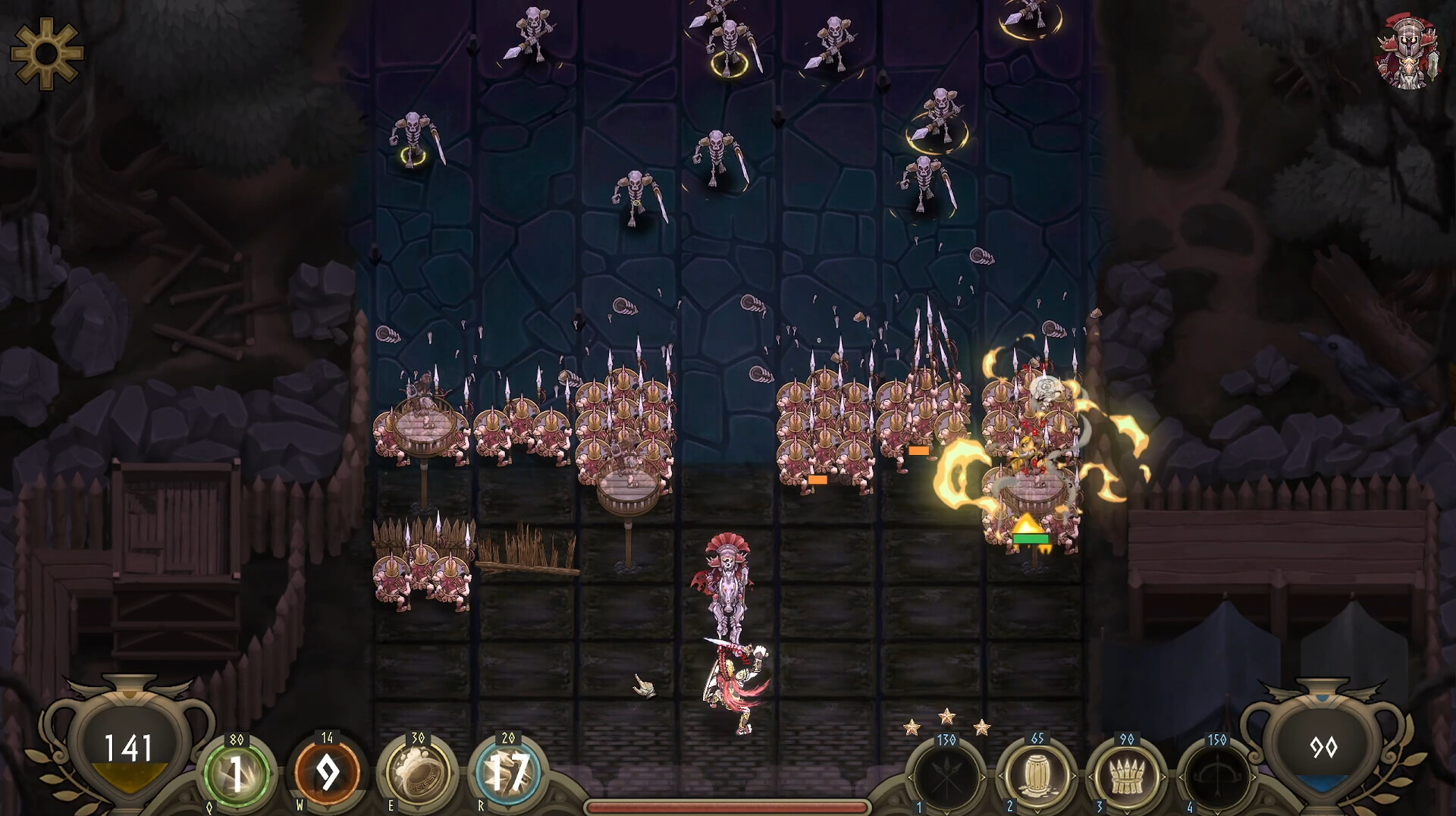Click the left arrow beside slot 1
Image resolution: width=1456 pixels, height=816 pixels.
click(x=910, y=776)
